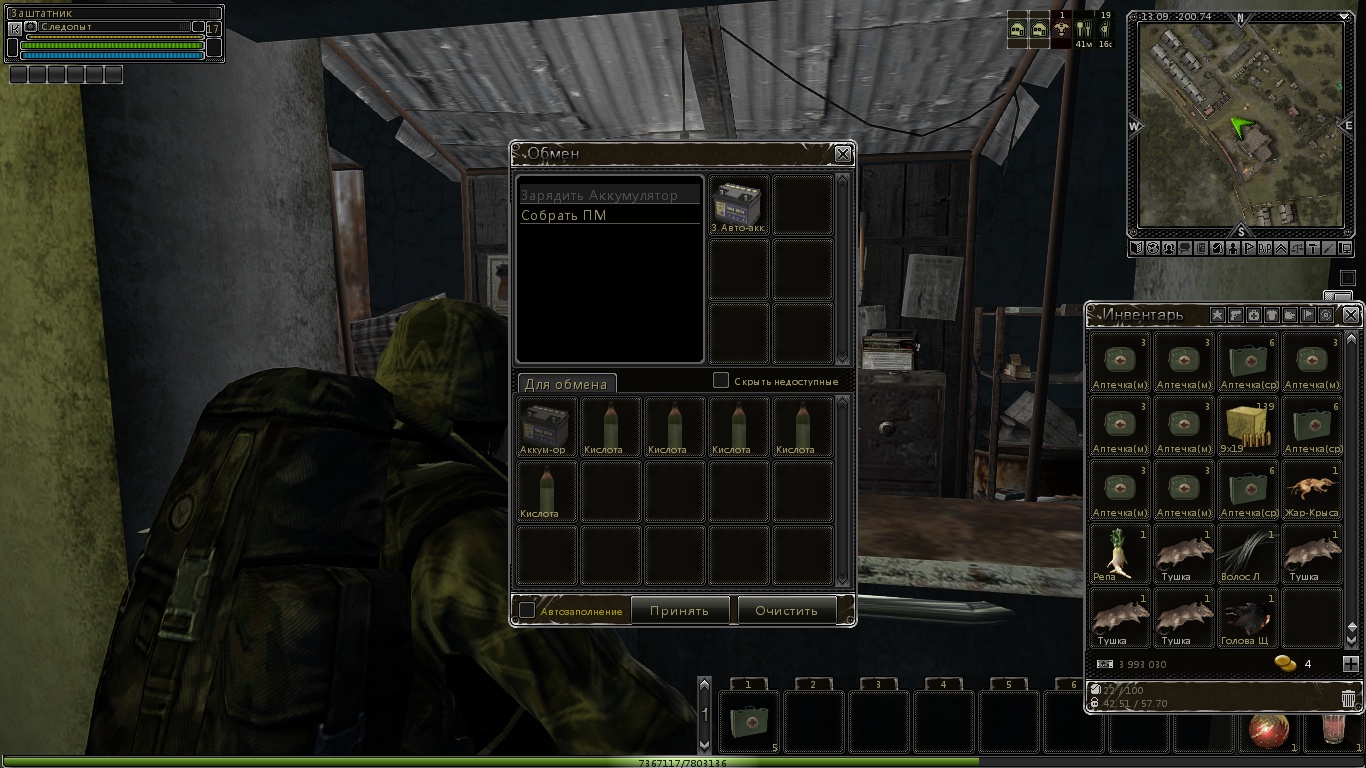This screenshot has width=1366, height=768.
Task: Click the Принять accept button
Action: (679, 610)
